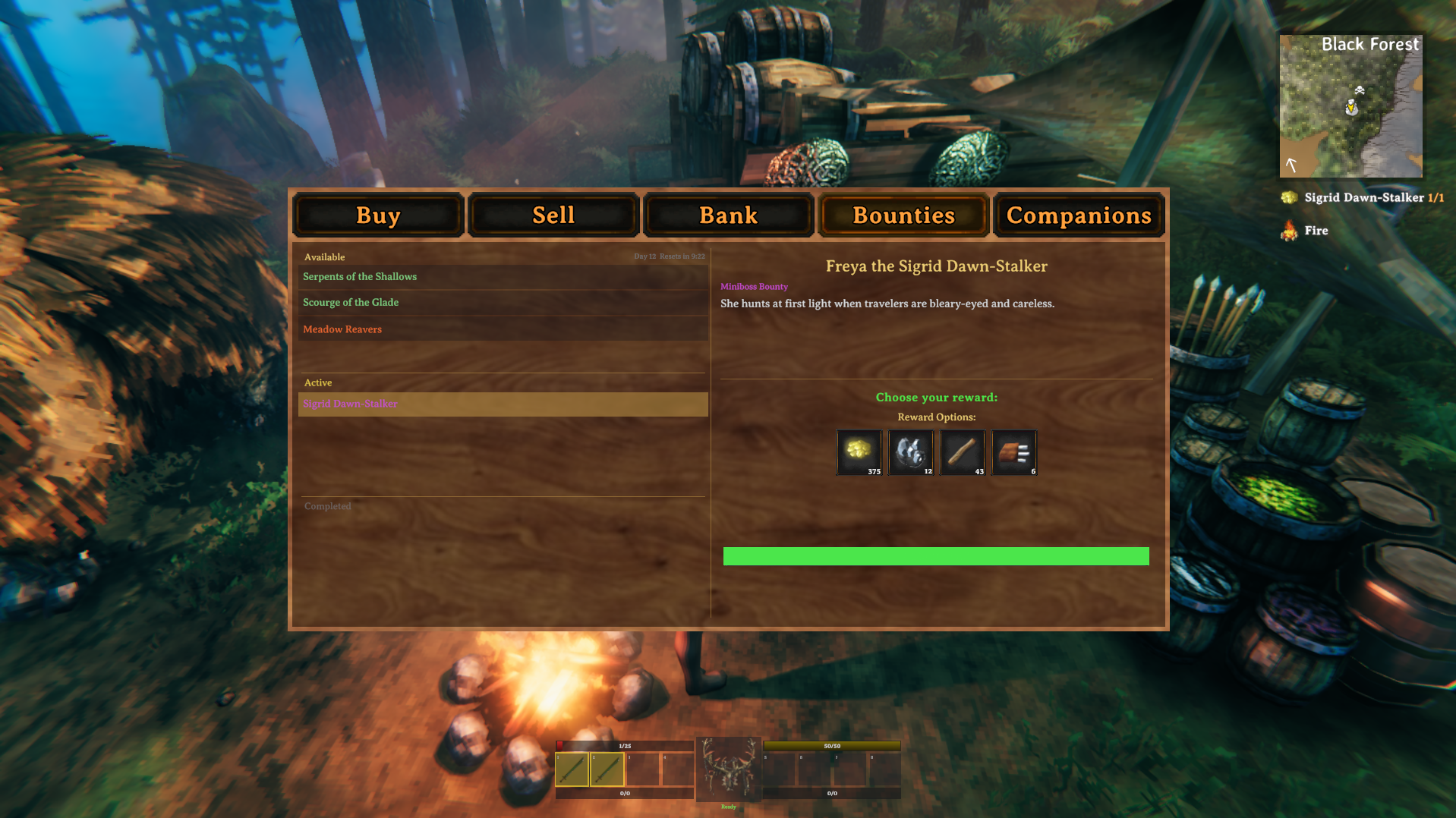The image size is (1456, 818).
Task: Click the green claim reward bar
Action: pyautogui.click(x=936, y=556)
